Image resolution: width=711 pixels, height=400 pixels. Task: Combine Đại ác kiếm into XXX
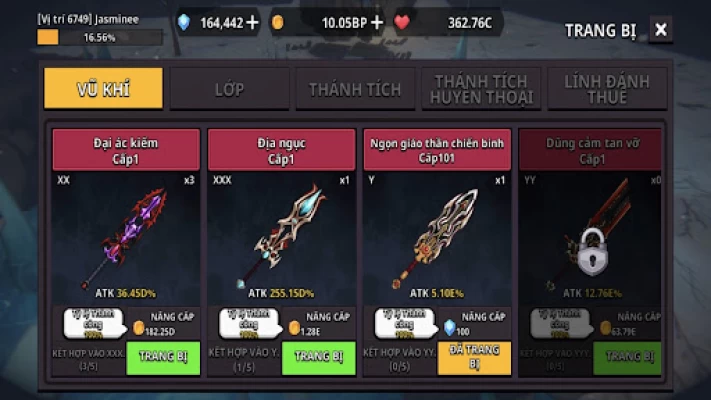pyautogui.click(x=87, y=358)
